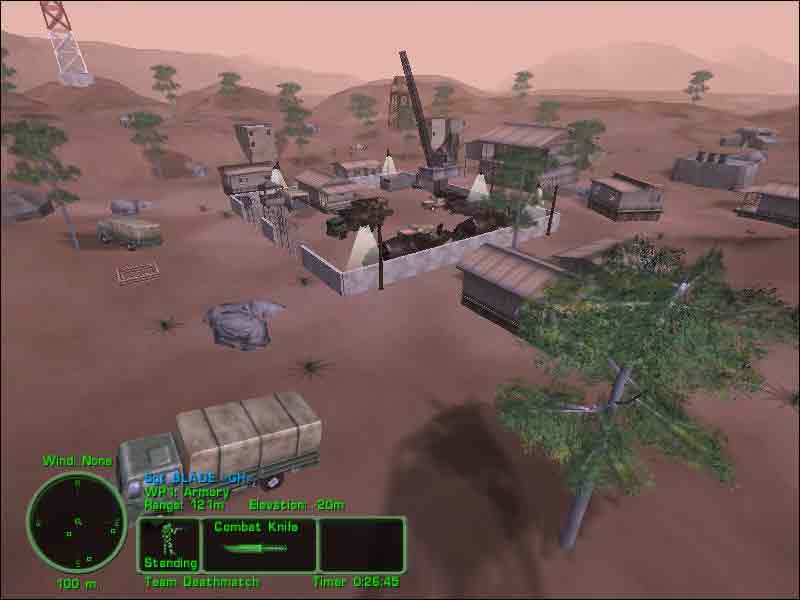Select the Combat Knife weapon slot

(x=258, y=544)
